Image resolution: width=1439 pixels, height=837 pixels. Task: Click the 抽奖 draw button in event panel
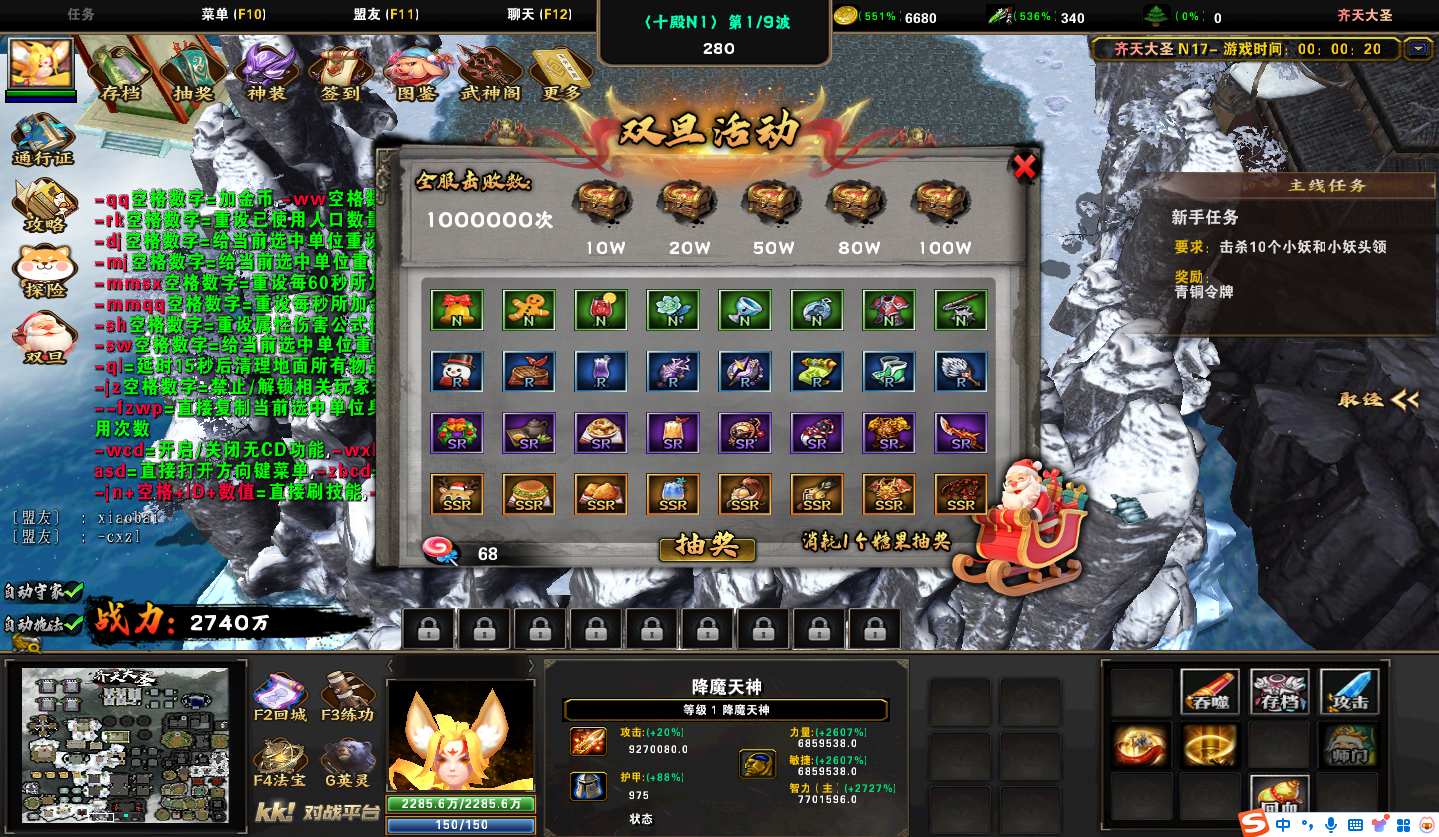click(x=707, y=546)
